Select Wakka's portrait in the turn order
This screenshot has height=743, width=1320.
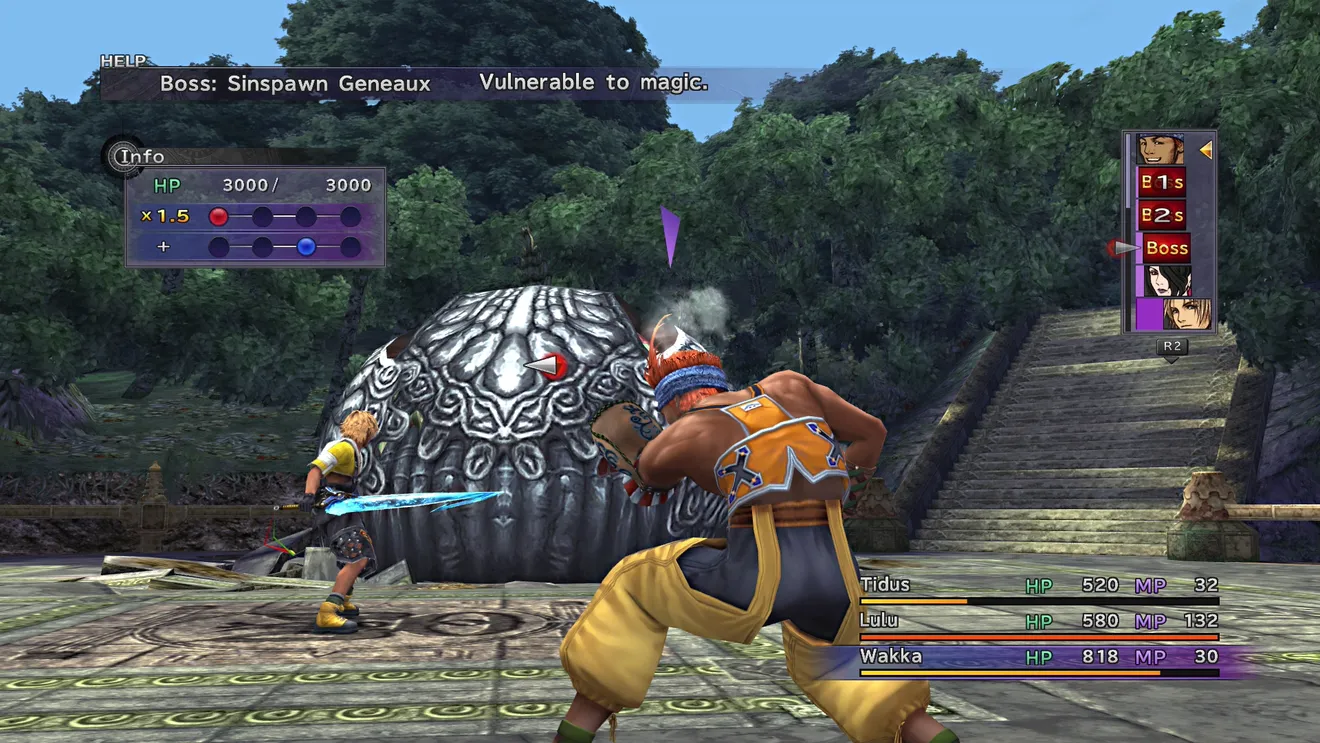coord(1160,150)
